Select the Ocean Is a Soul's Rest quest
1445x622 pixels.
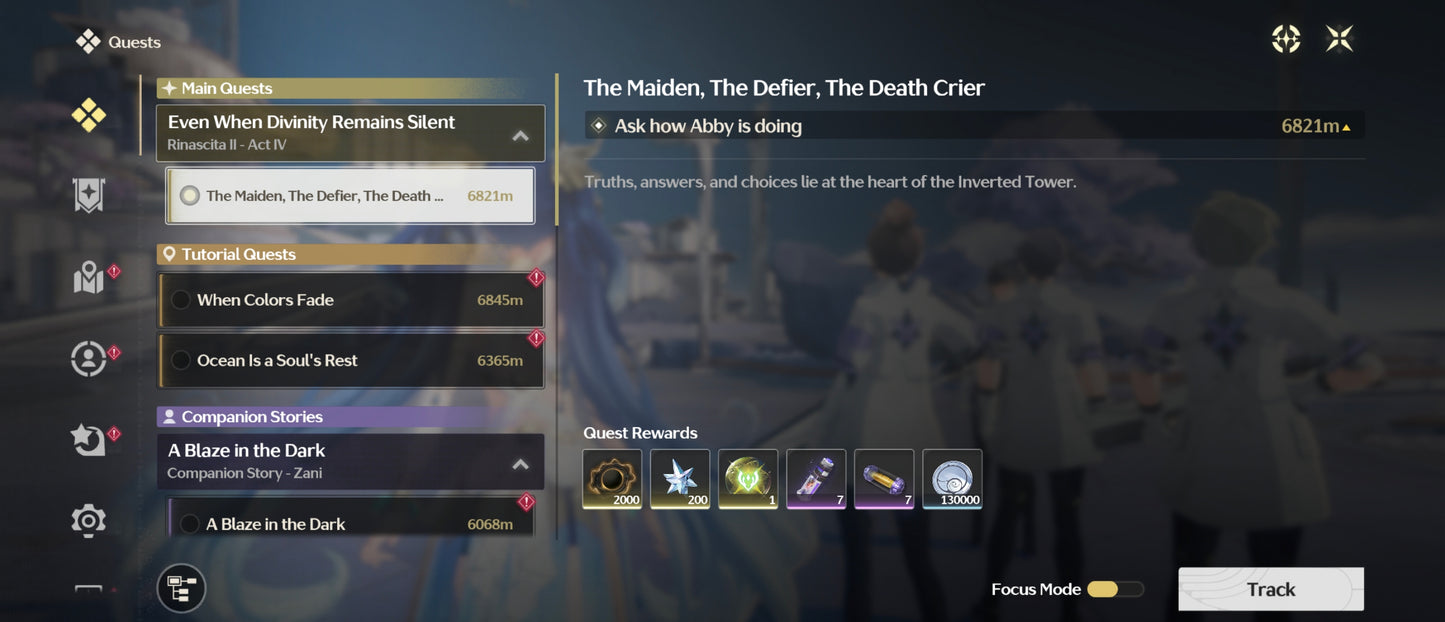(x=350, y=360)
